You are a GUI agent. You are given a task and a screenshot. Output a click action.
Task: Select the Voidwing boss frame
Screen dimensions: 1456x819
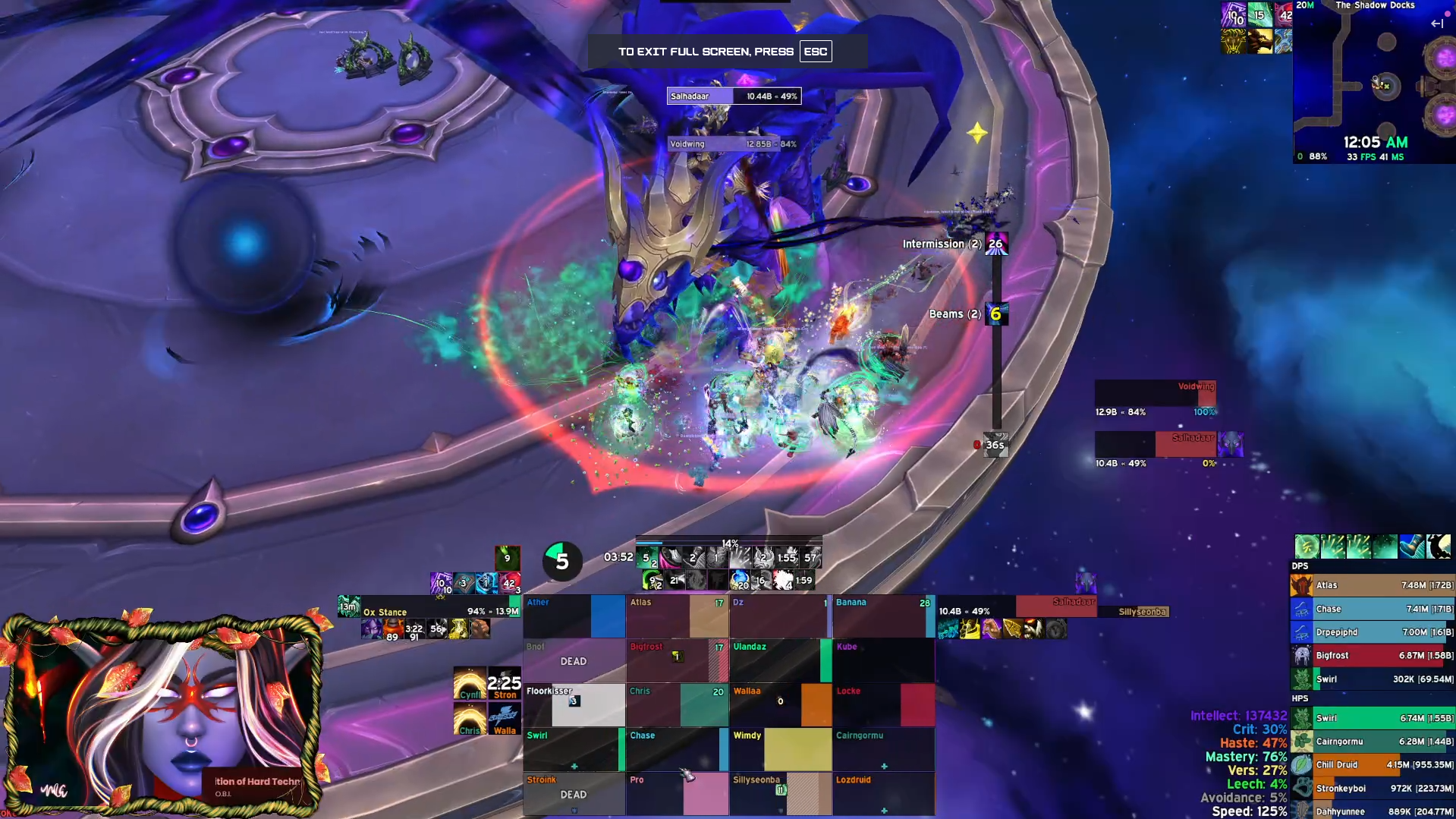coord(1155,393)
